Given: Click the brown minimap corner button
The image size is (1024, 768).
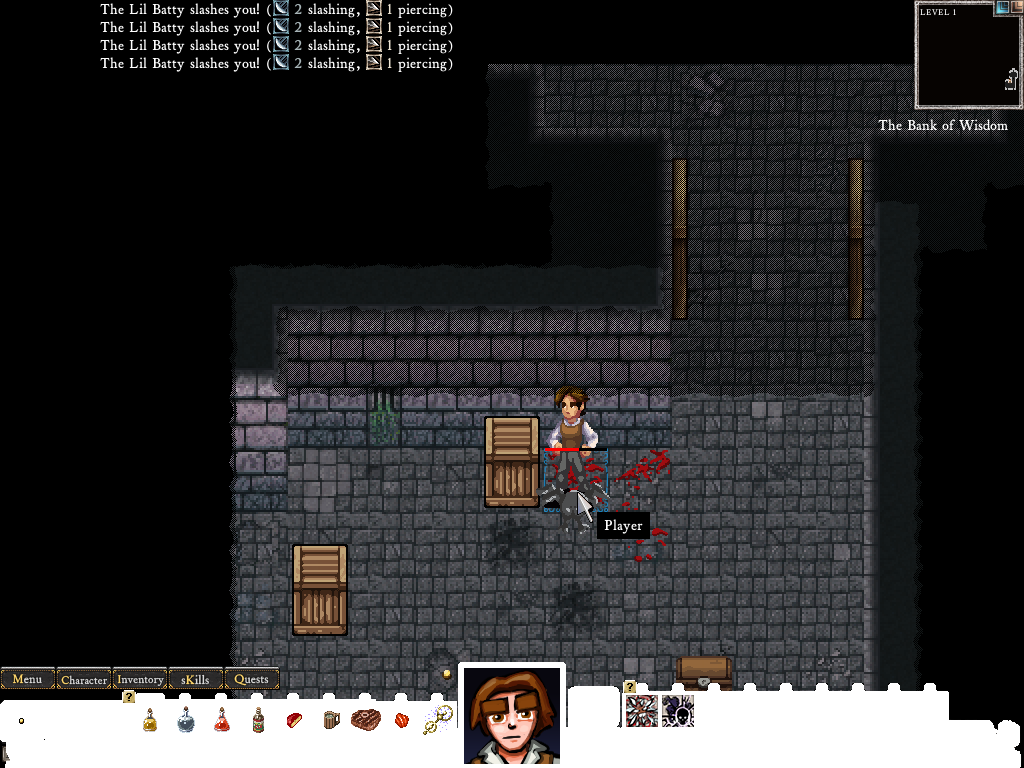Looking at the screenshot, I should 1016,8.
